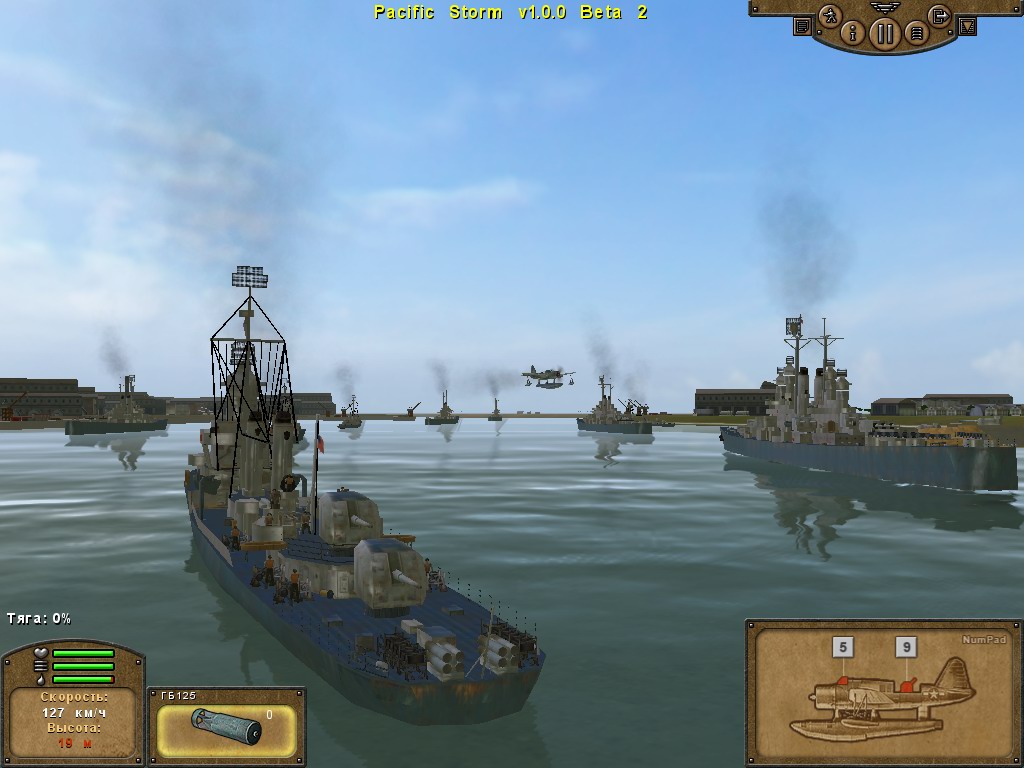The width and height of the screenshot is (1024, 768).
Task: Click the exit arrow button in top panel
Action: [939, 16]
